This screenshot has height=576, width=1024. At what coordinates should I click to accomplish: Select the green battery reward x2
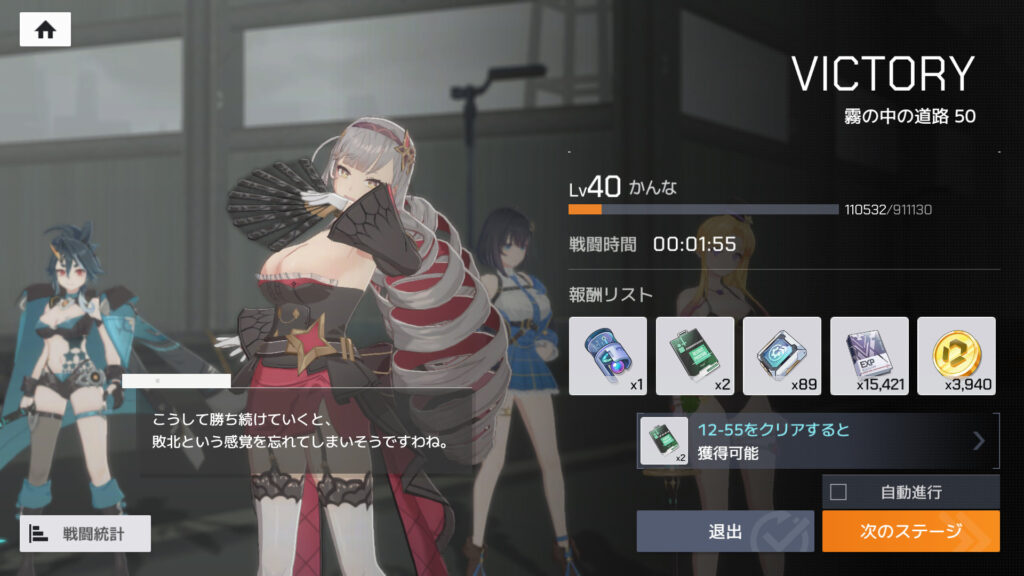[x=695, y=356]
